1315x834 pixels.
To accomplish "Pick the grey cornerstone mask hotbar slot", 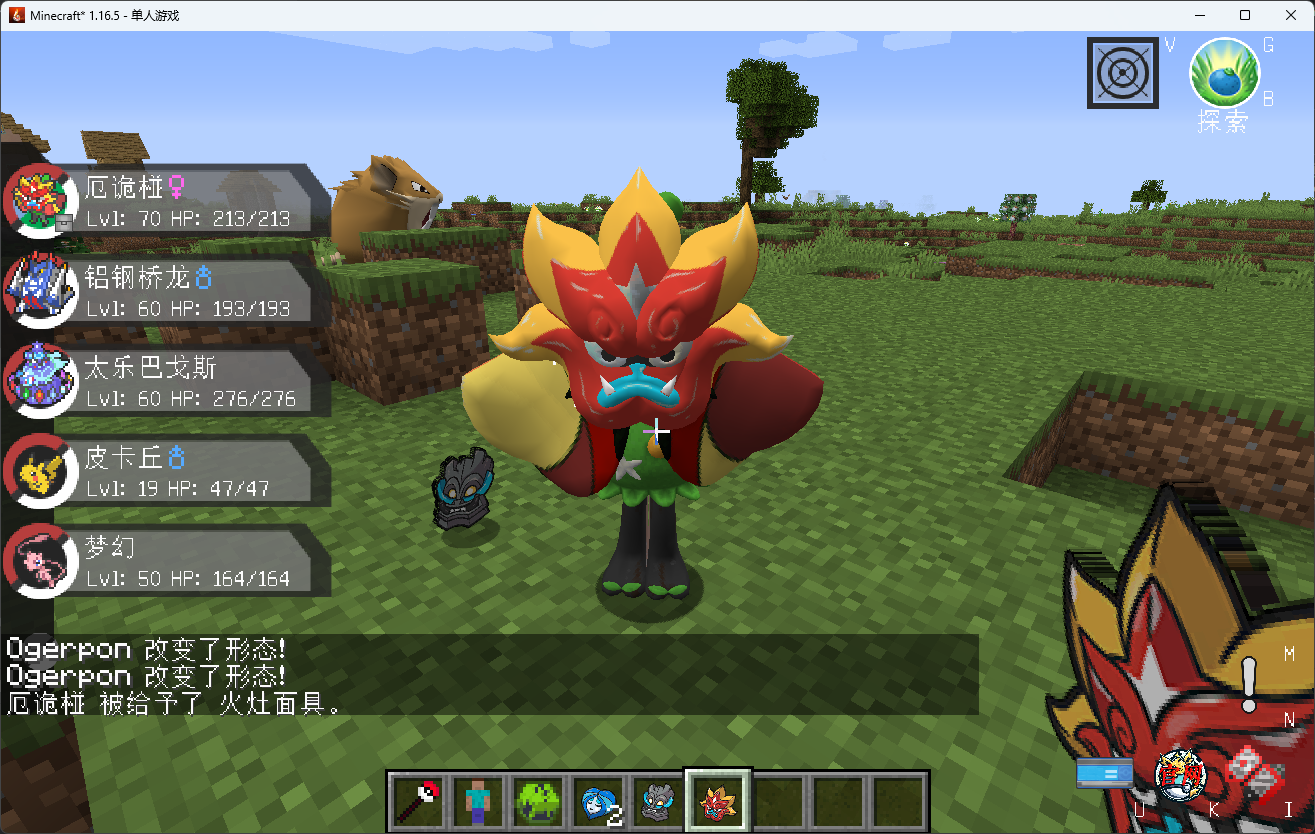I will tap(657, 800).
